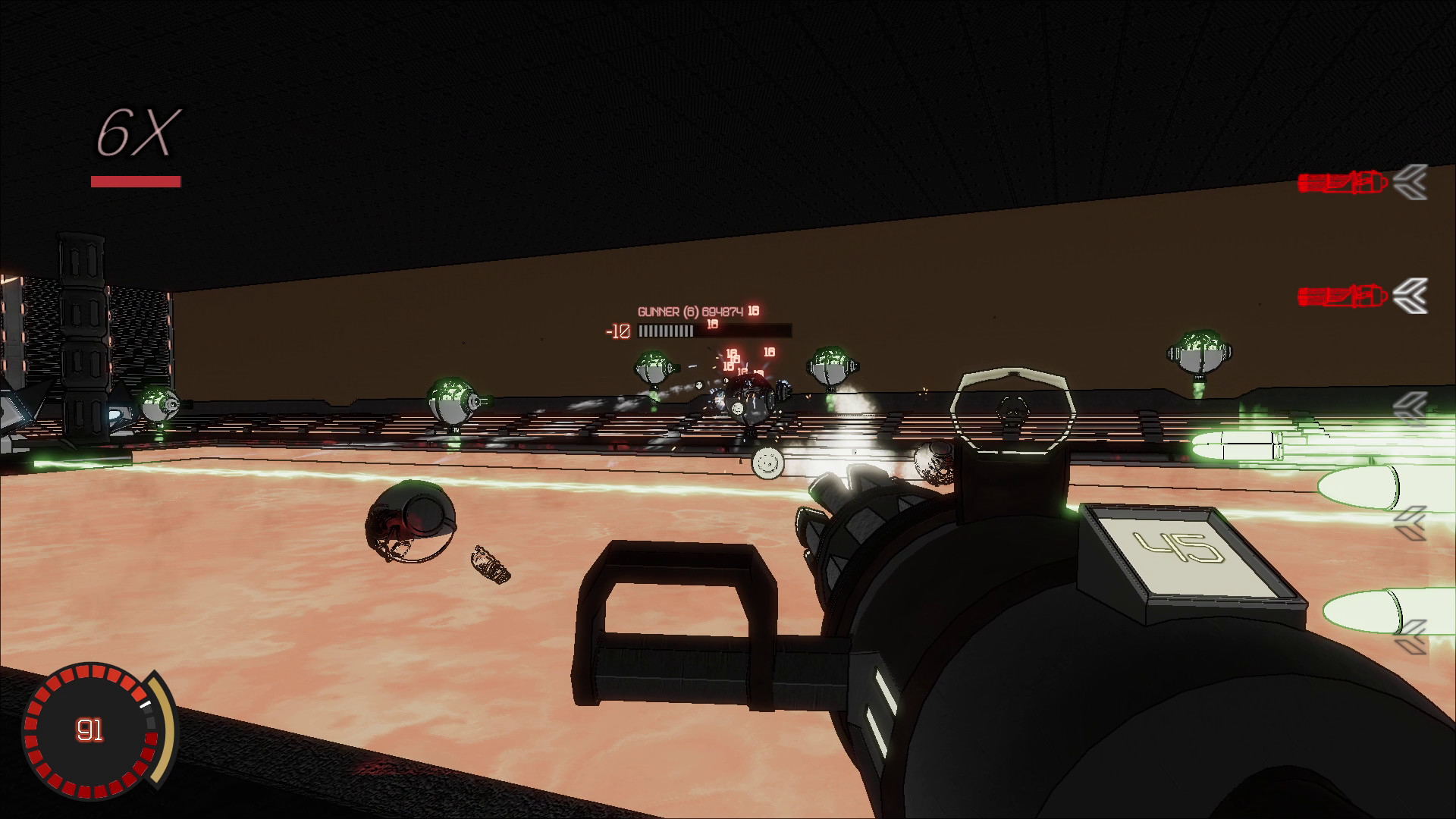Click the GUNNER boss health bar
The image size is (1456, 819).
click(x=714, y=331)
